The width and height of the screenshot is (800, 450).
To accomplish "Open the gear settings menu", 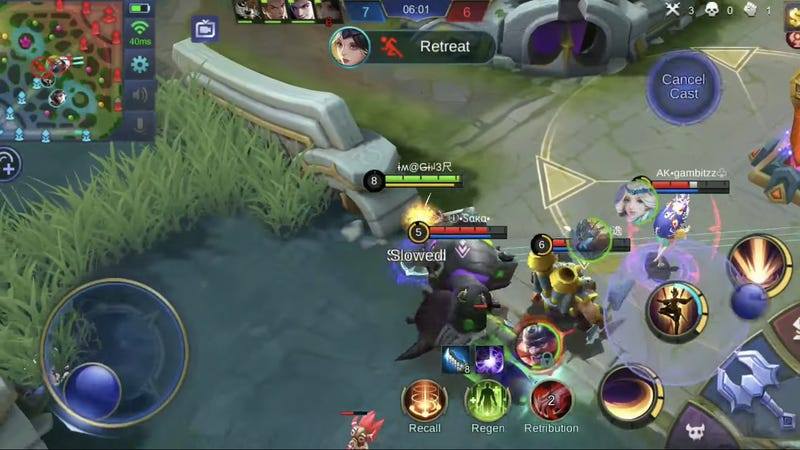I will pyautogui.click(x=139, y=64).
